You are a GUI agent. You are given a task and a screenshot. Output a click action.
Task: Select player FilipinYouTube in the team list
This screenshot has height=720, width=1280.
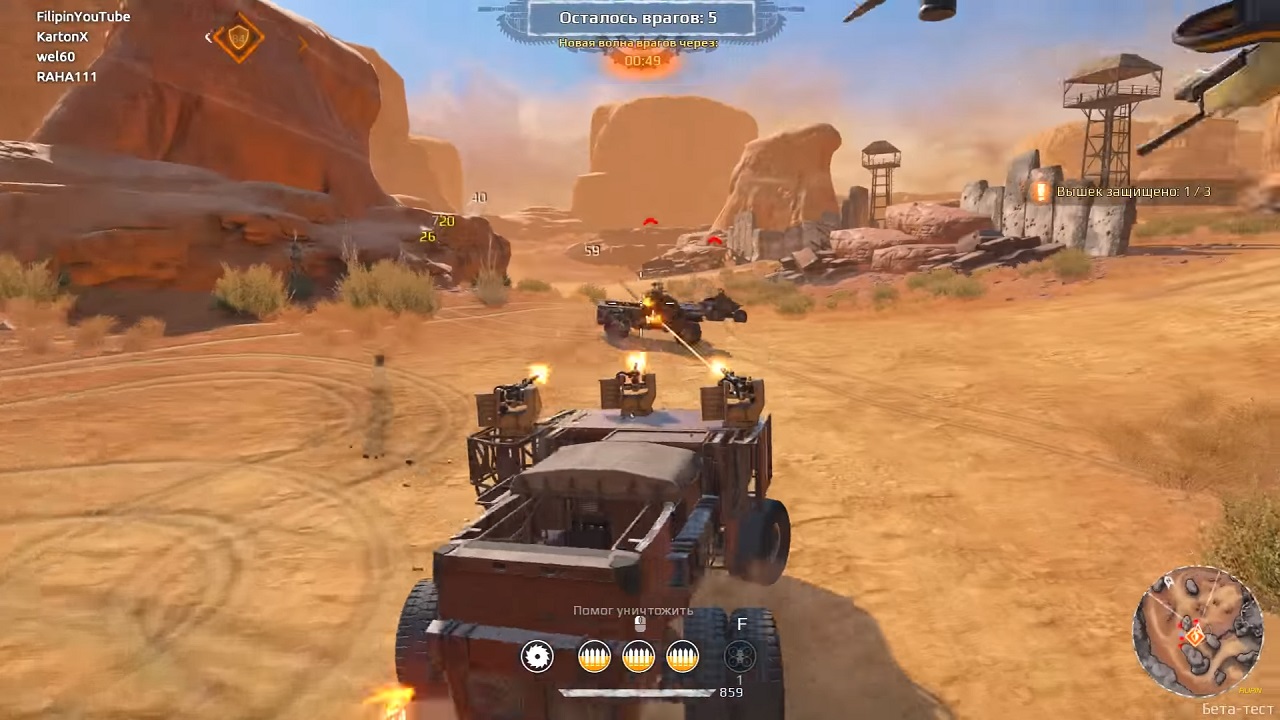pos(83,17)
